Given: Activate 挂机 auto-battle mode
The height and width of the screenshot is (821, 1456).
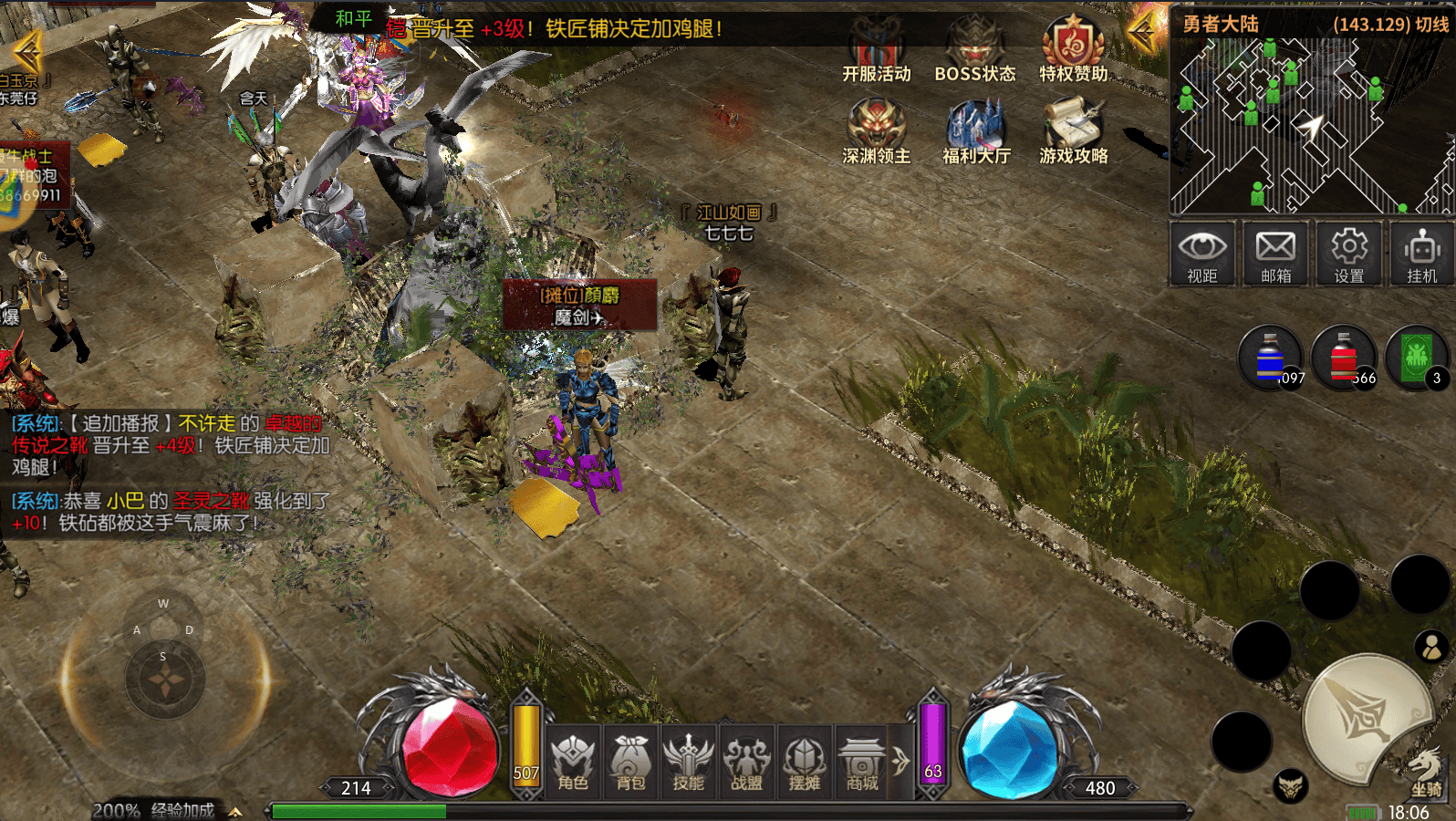Looking at the screenshot, I should pos(1421,254).
